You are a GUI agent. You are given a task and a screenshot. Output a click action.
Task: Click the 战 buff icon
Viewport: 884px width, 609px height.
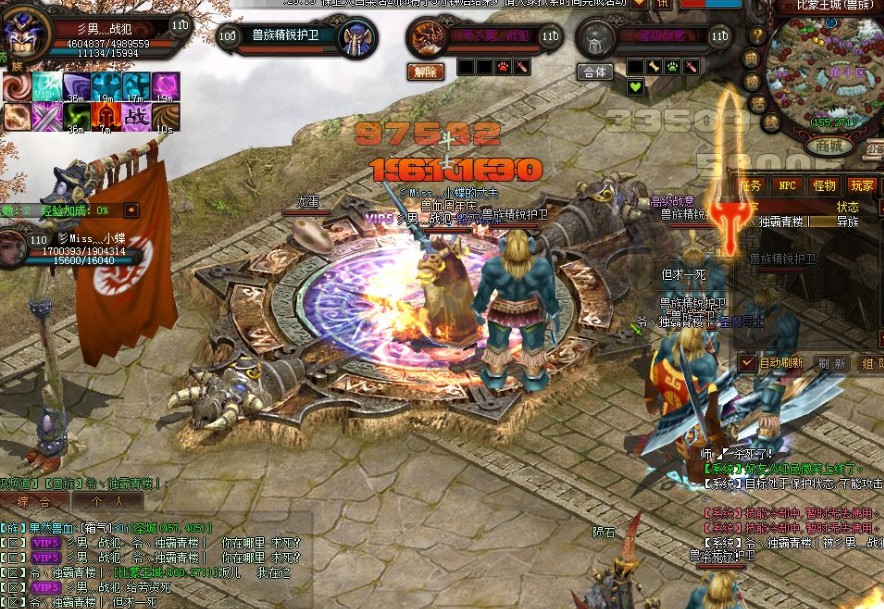click(x=136, y=116)
